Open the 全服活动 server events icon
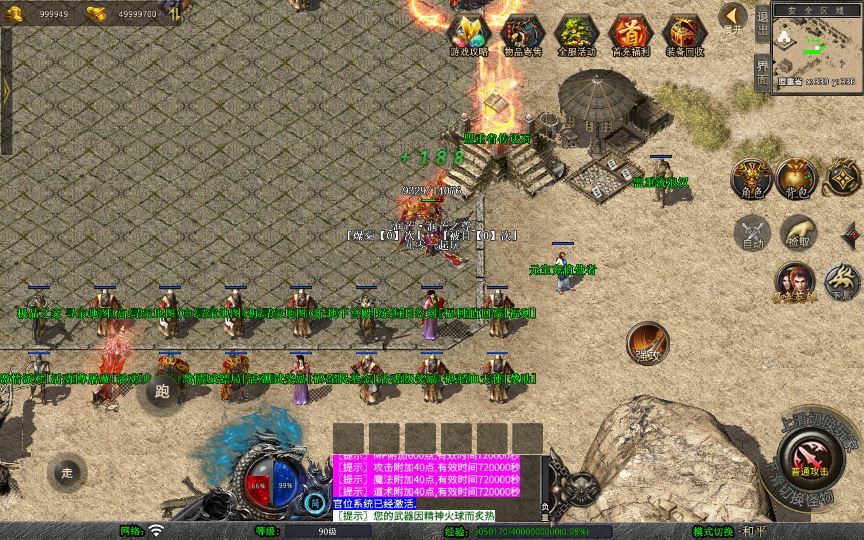Image resolution: width=864 pixels, height=540 pixels. (x=577, y=34)
